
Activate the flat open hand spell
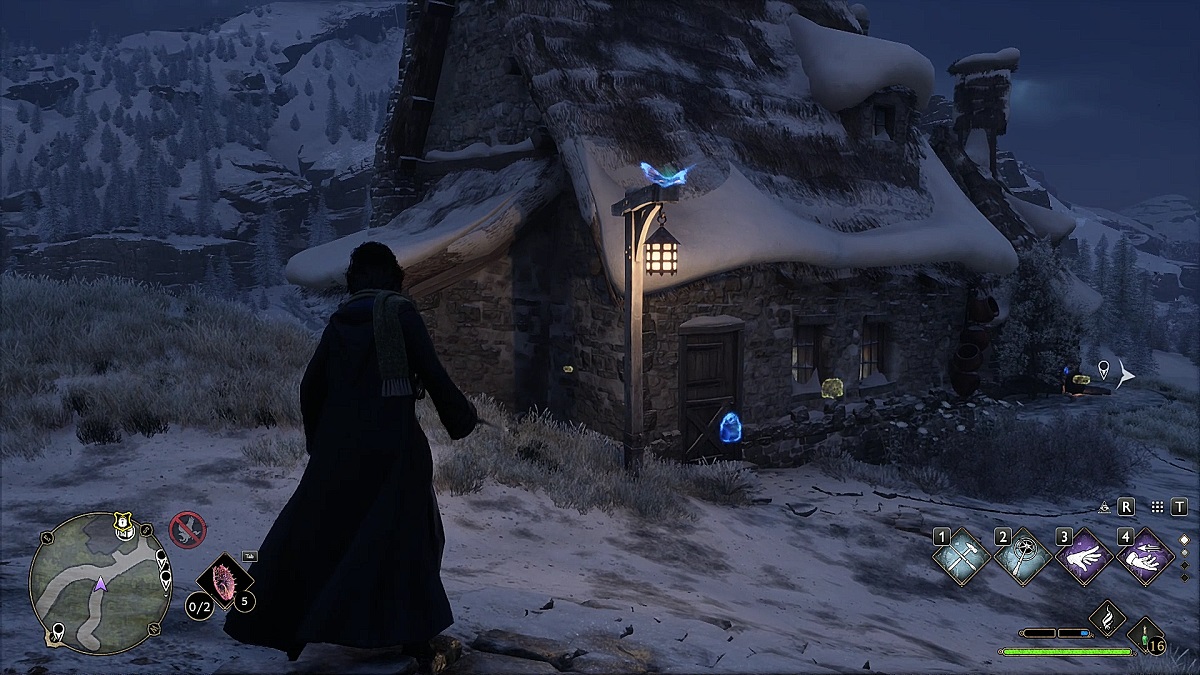(1083, 558)
